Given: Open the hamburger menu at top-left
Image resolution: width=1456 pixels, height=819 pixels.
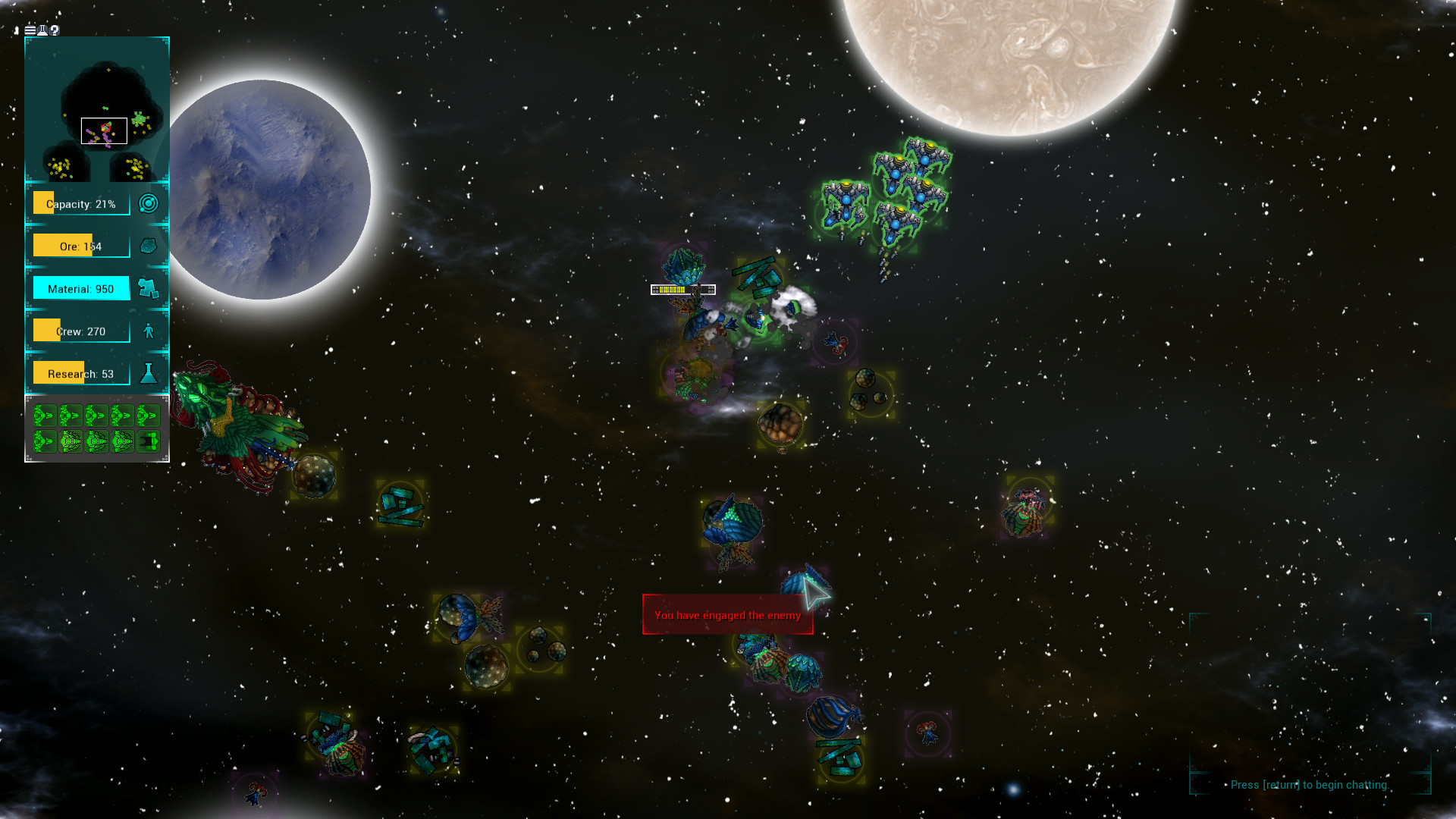Looking at the screenshot, I should coord(29,30).
